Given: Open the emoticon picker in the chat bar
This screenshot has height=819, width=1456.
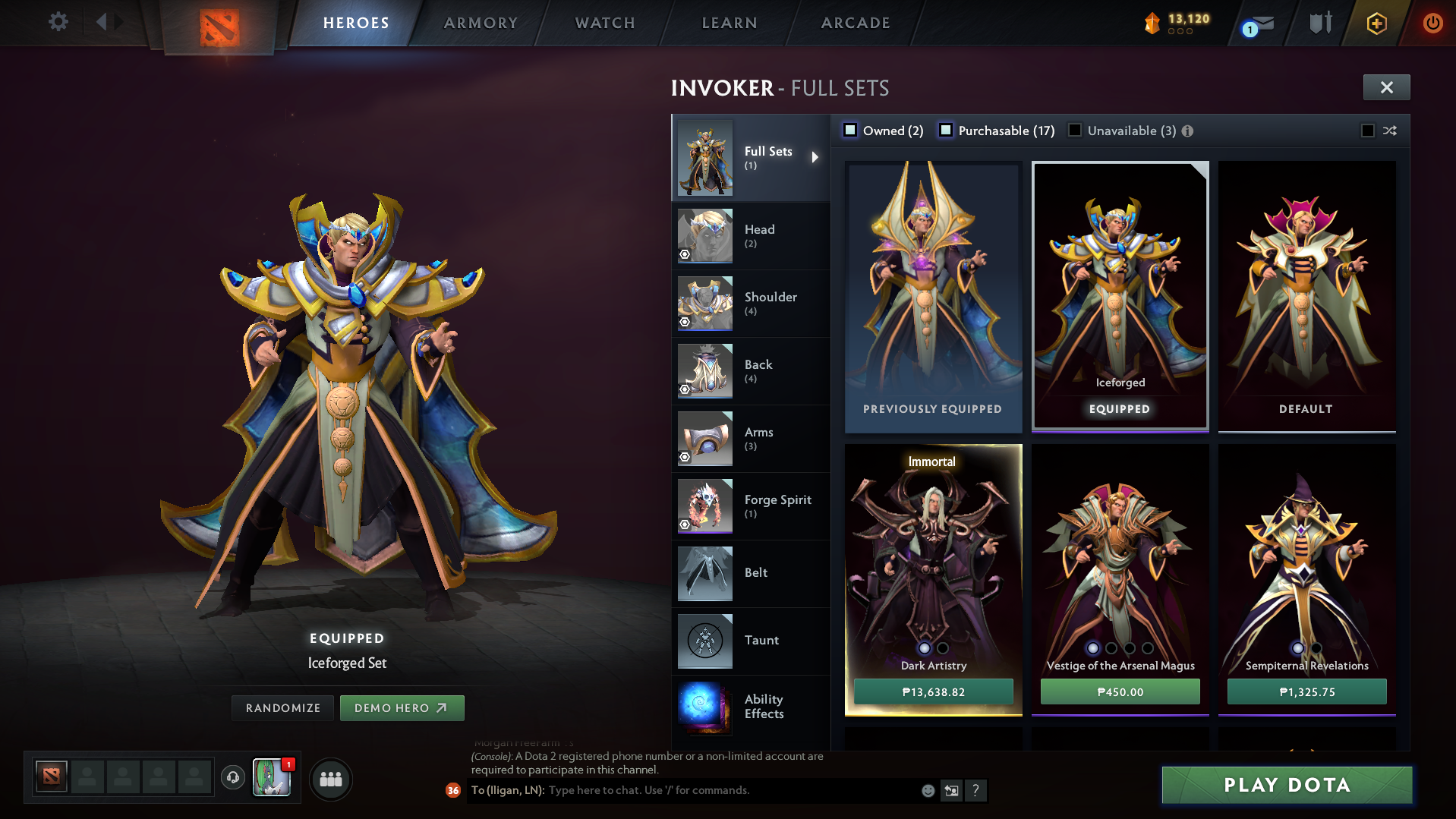Looking at the screenshot, I should tap(928, 790).
